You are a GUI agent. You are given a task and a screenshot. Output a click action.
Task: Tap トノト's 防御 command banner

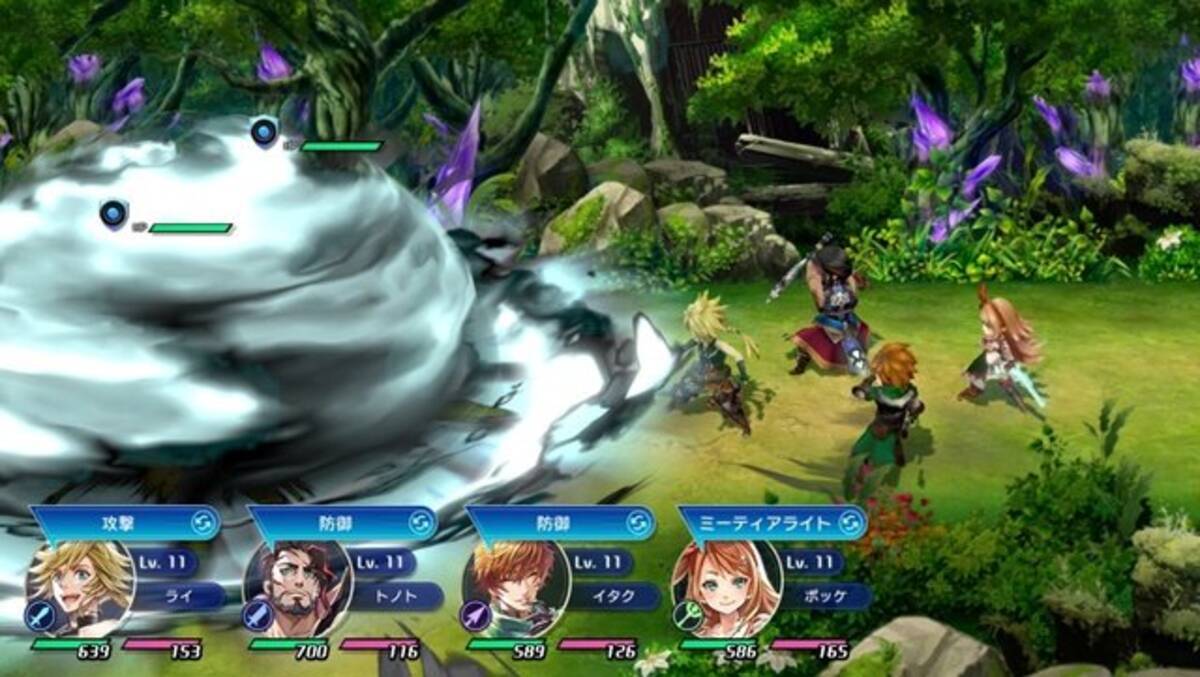coord(330,523)
